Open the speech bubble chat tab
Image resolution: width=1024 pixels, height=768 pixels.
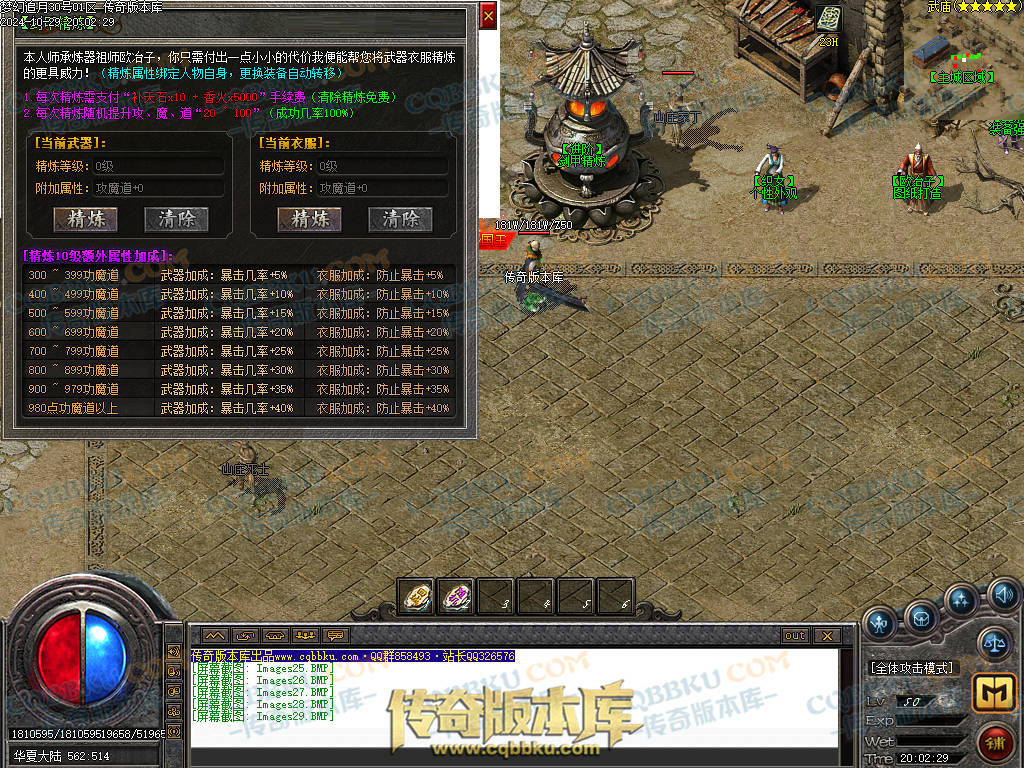click(x=335, y=636)
